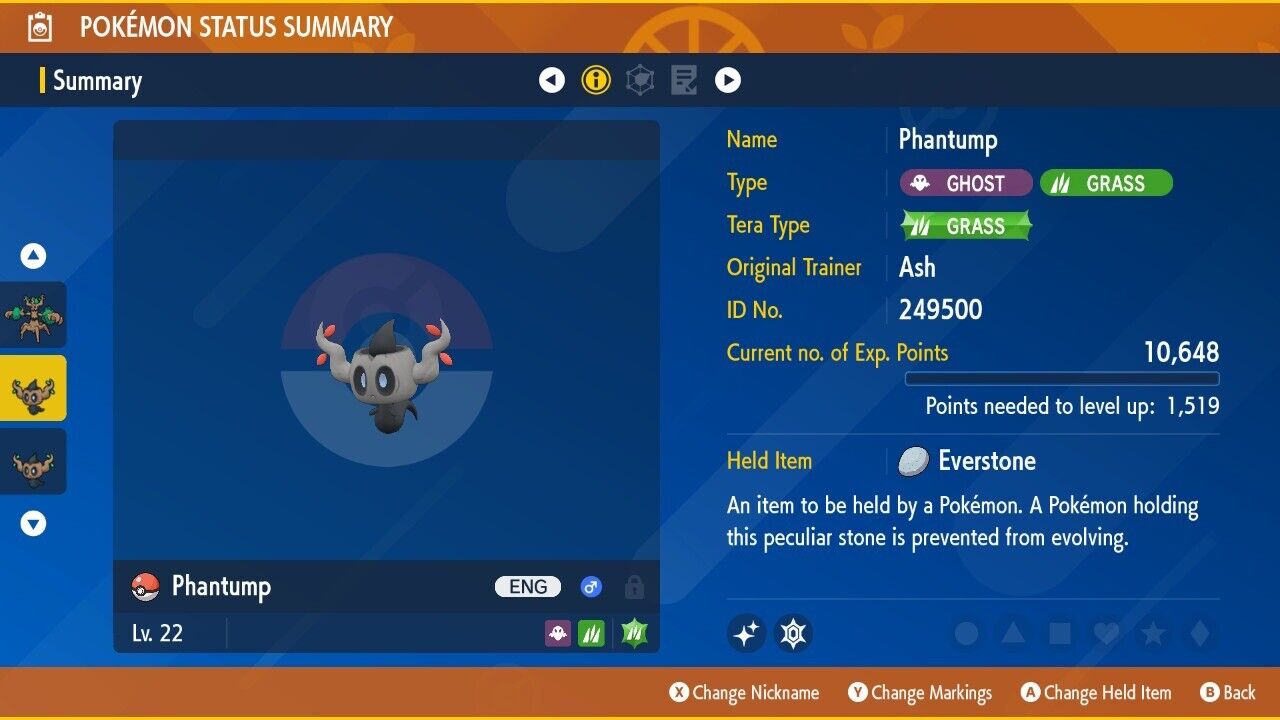
Task: Toggle the triangle marking
Action: click(1013, 633)
